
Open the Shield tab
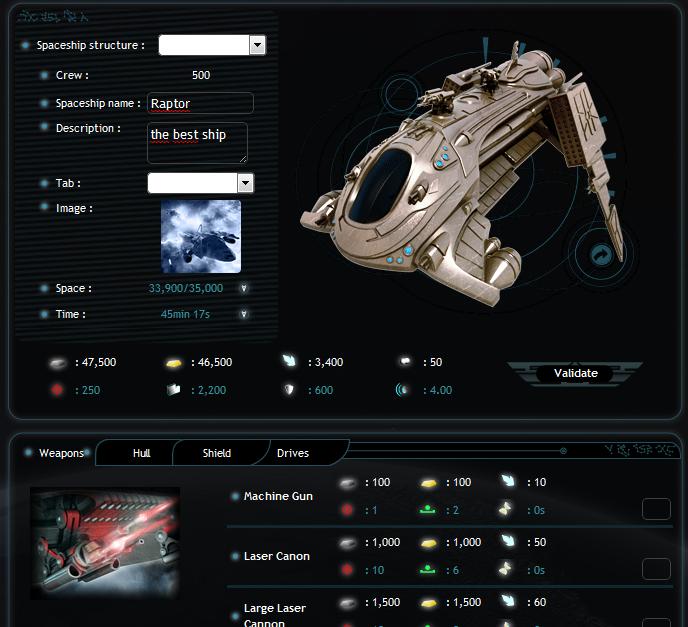coord(217,453)
